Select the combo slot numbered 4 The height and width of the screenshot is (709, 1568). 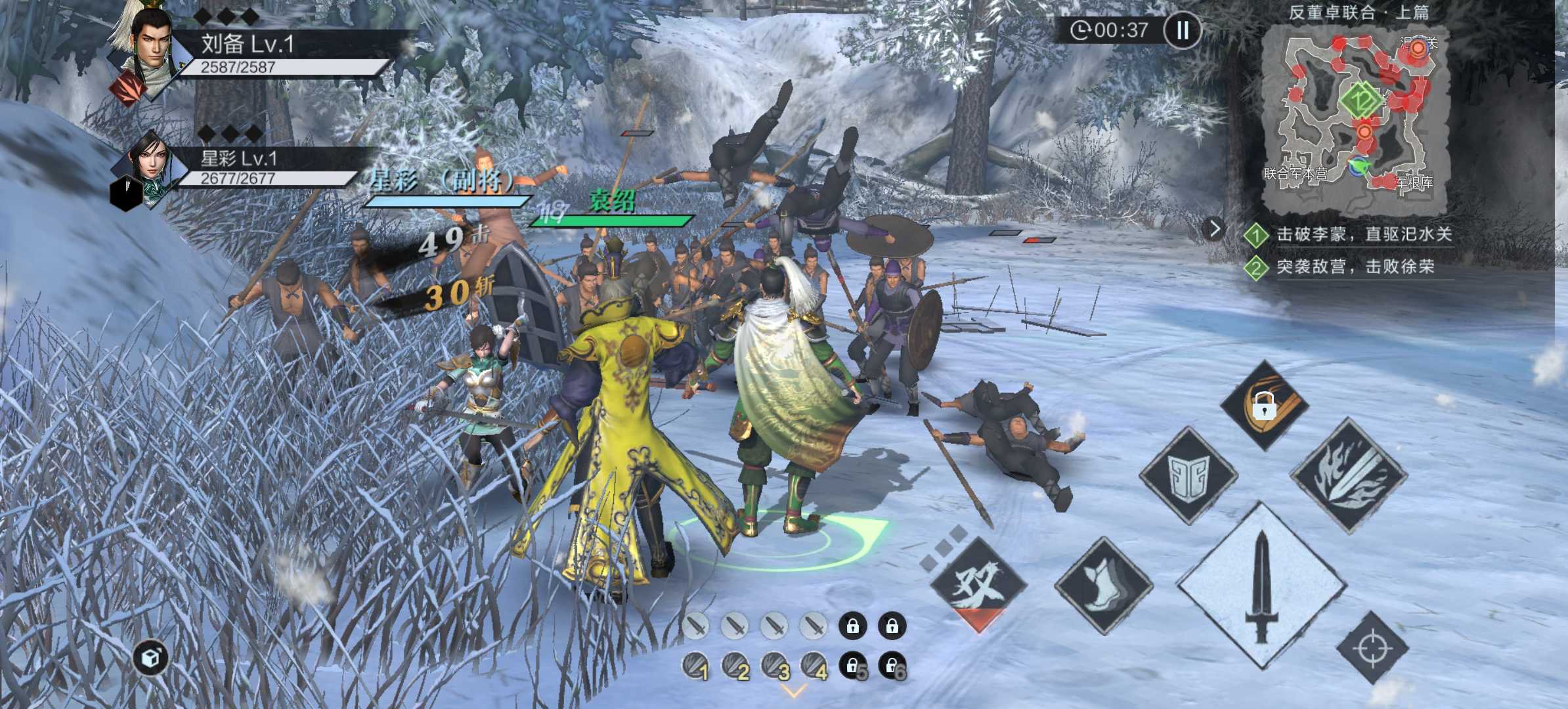814,666
